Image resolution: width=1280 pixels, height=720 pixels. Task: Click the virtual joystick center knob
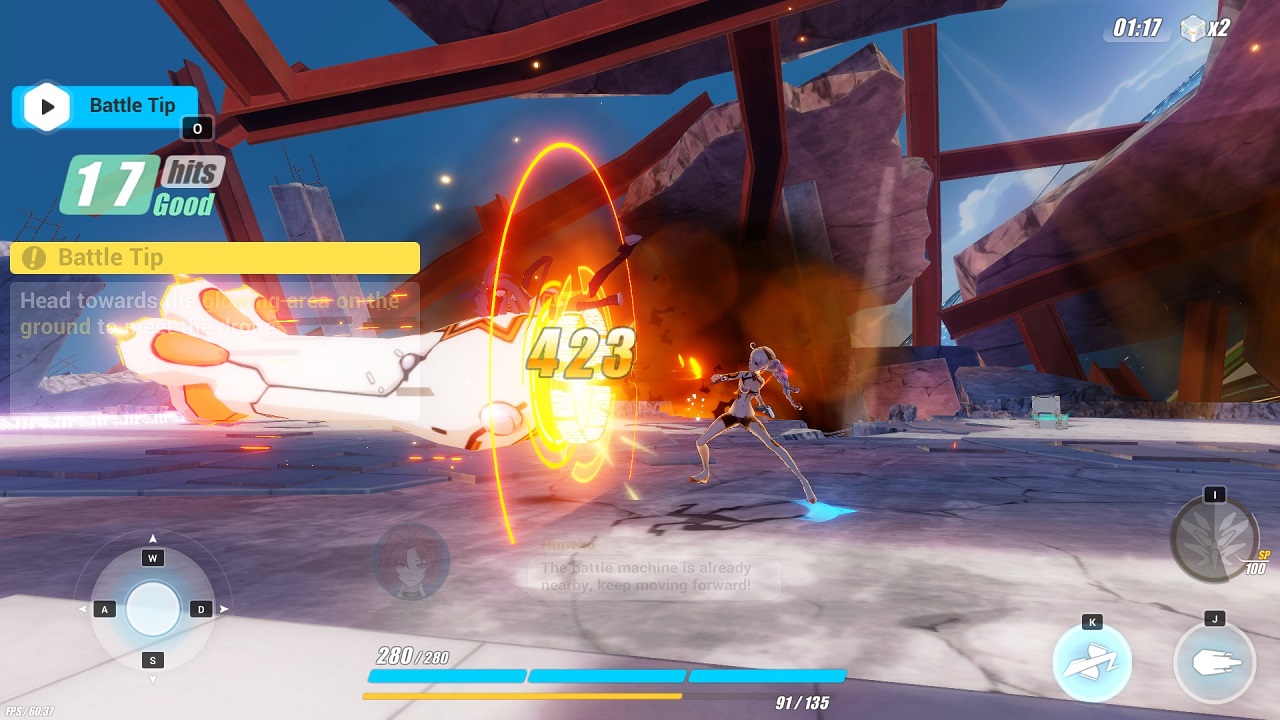153,608
